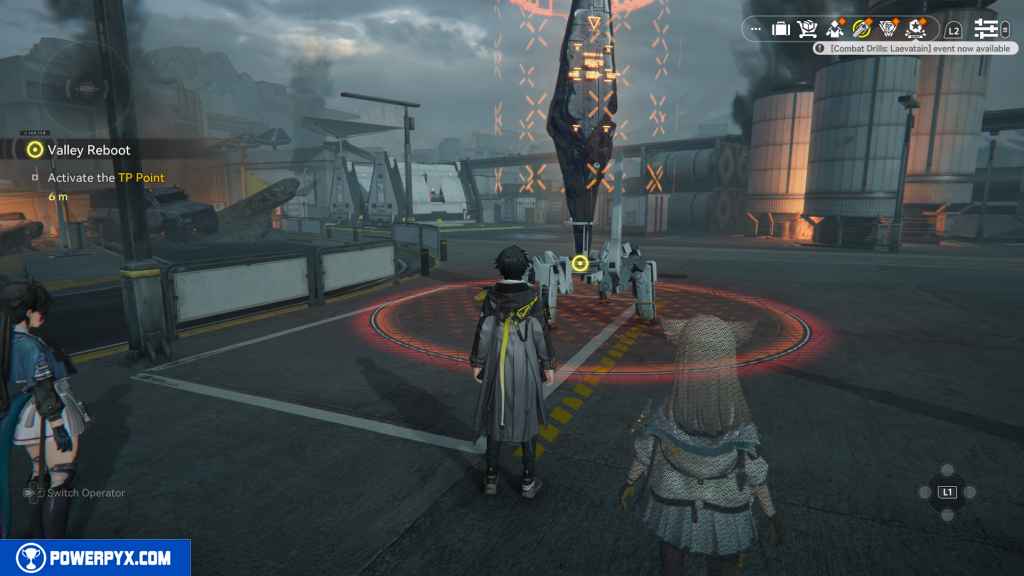Open the three-dots more menu
Image resolution: width=1024 pixels, height=576 pixels.
[755, 29]
